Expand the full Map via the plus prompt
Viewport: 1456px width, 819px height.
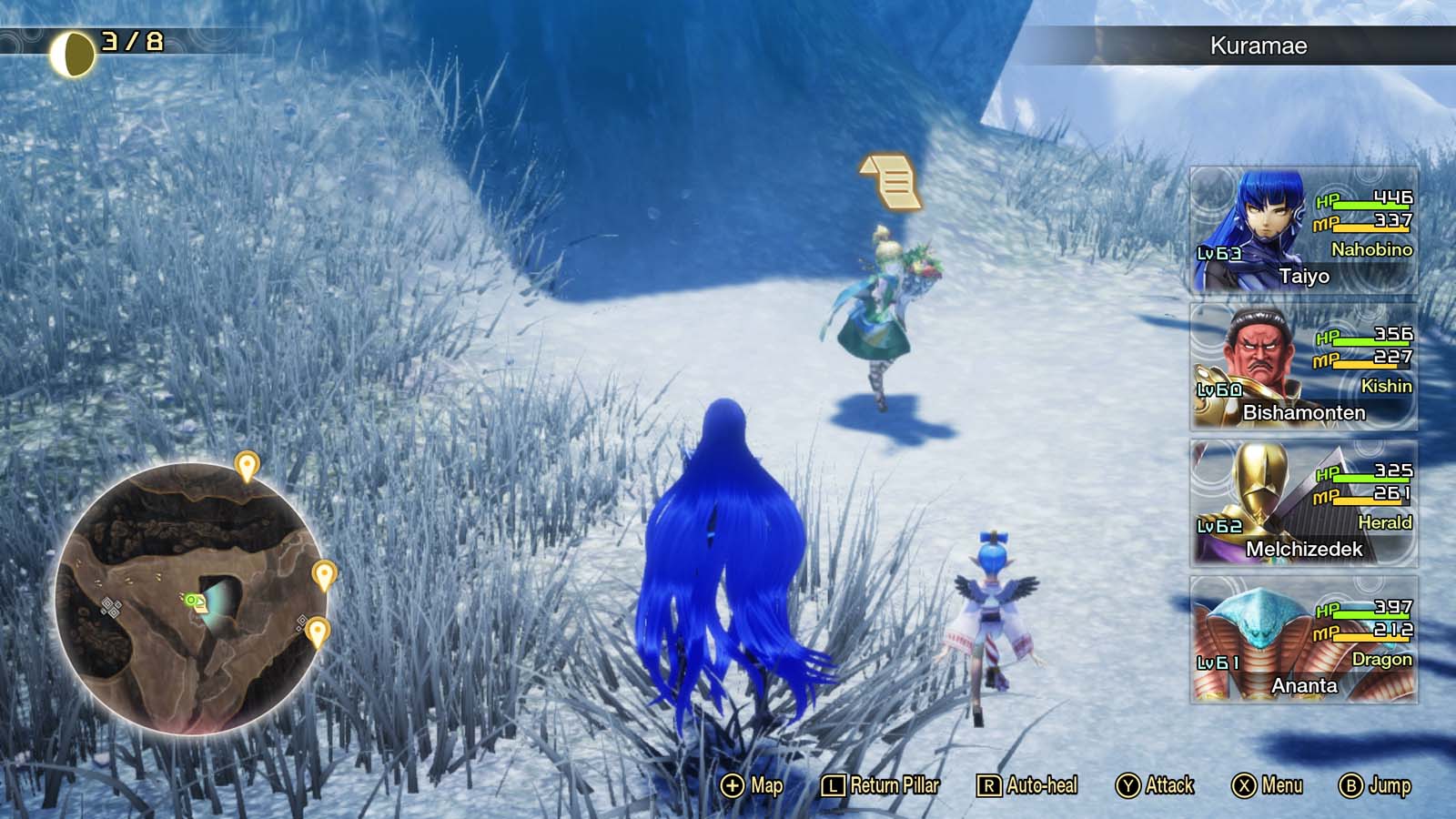coord(751,784)
